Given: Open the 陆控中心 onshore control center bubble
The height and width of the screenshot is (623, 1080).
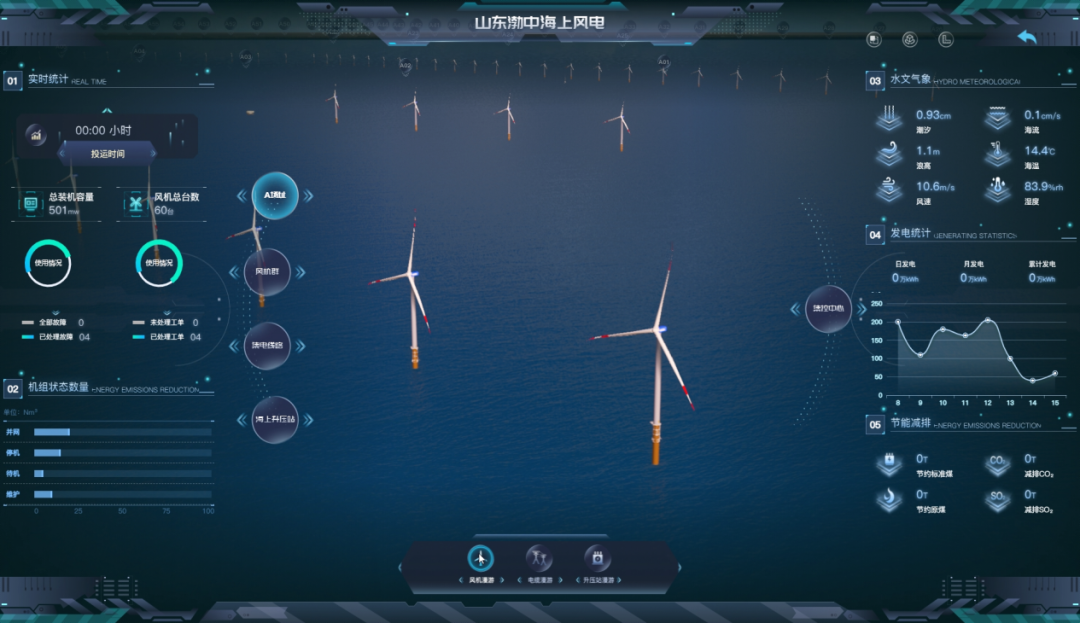Looking at the screenshot, I should (828, 310).
